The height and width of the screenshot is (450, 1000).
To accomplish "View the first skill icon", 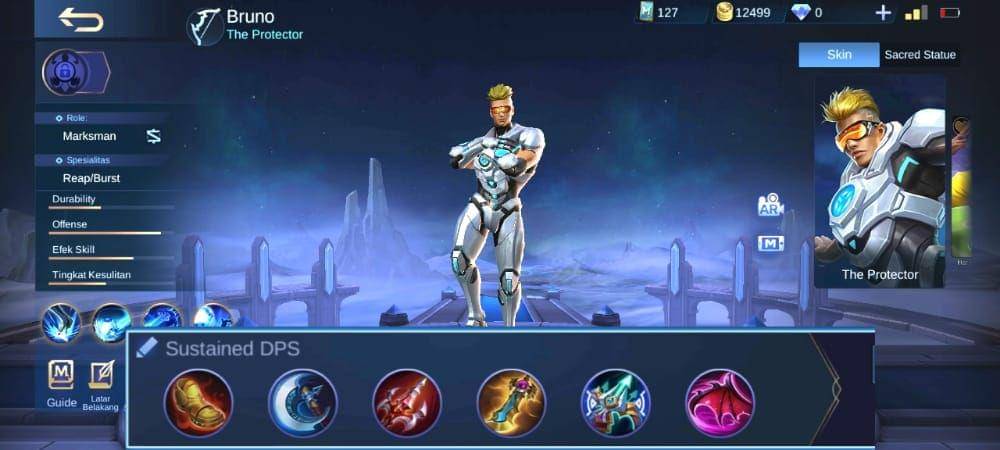I will [x=61, y=323].
